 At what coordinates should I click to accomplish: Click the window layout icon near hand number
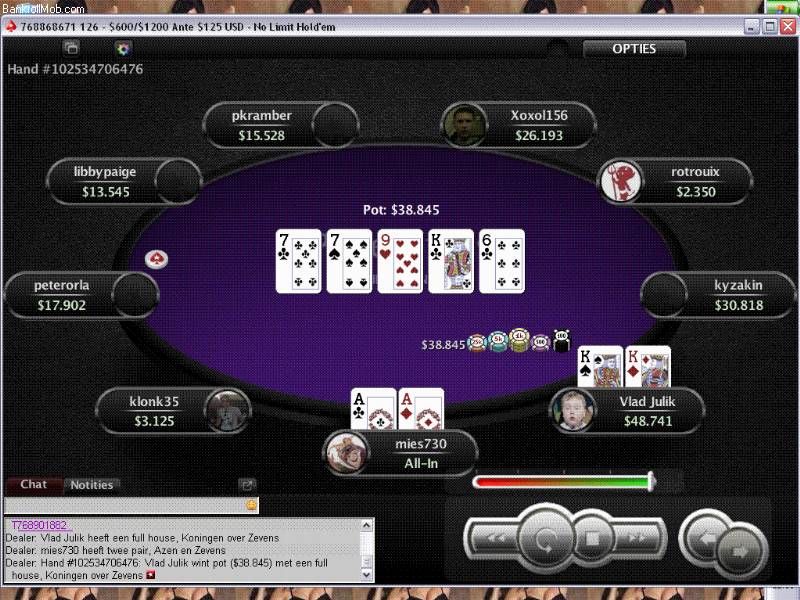70,48
